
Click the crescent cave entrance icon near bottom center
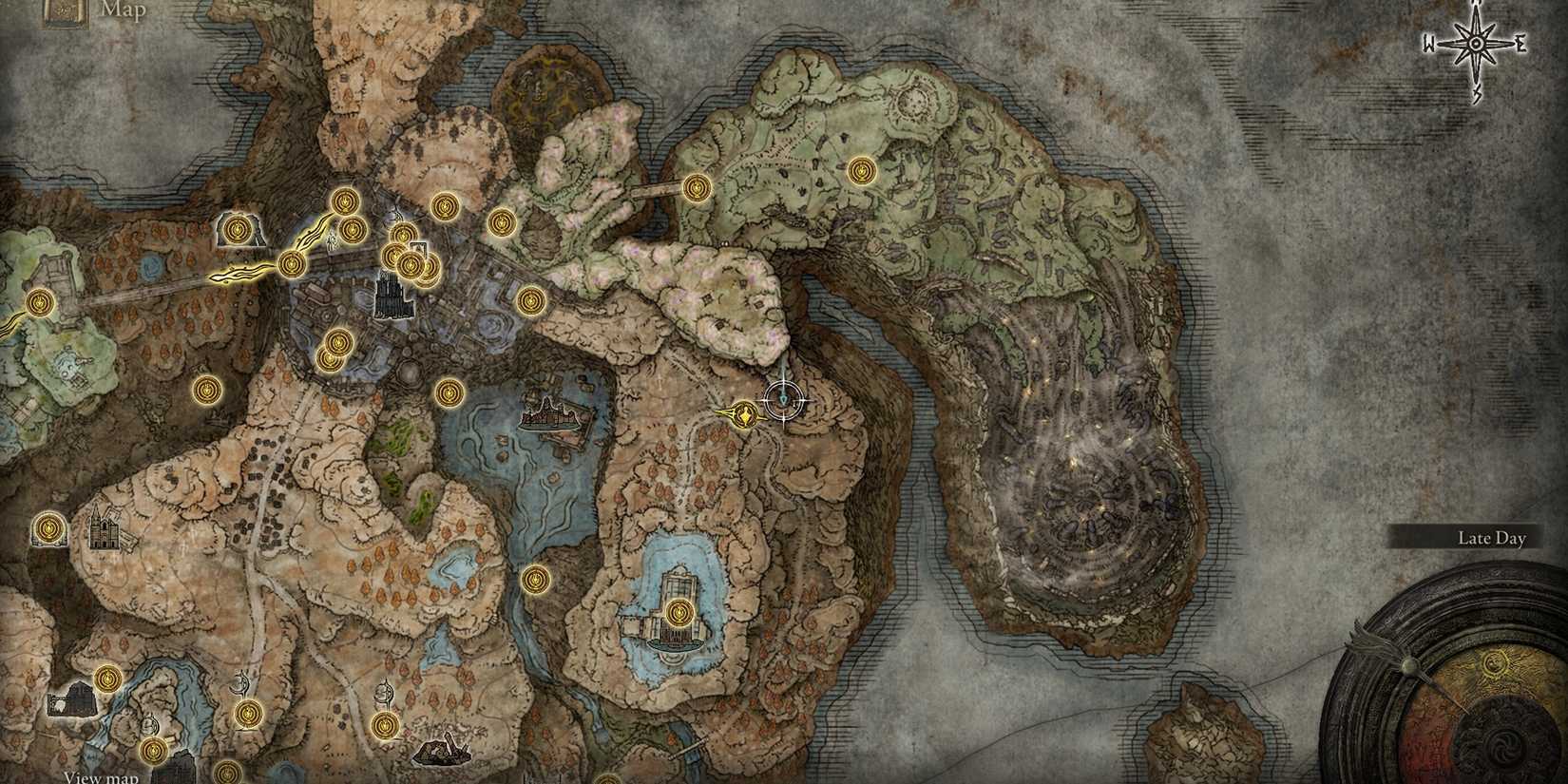[383, 691]
